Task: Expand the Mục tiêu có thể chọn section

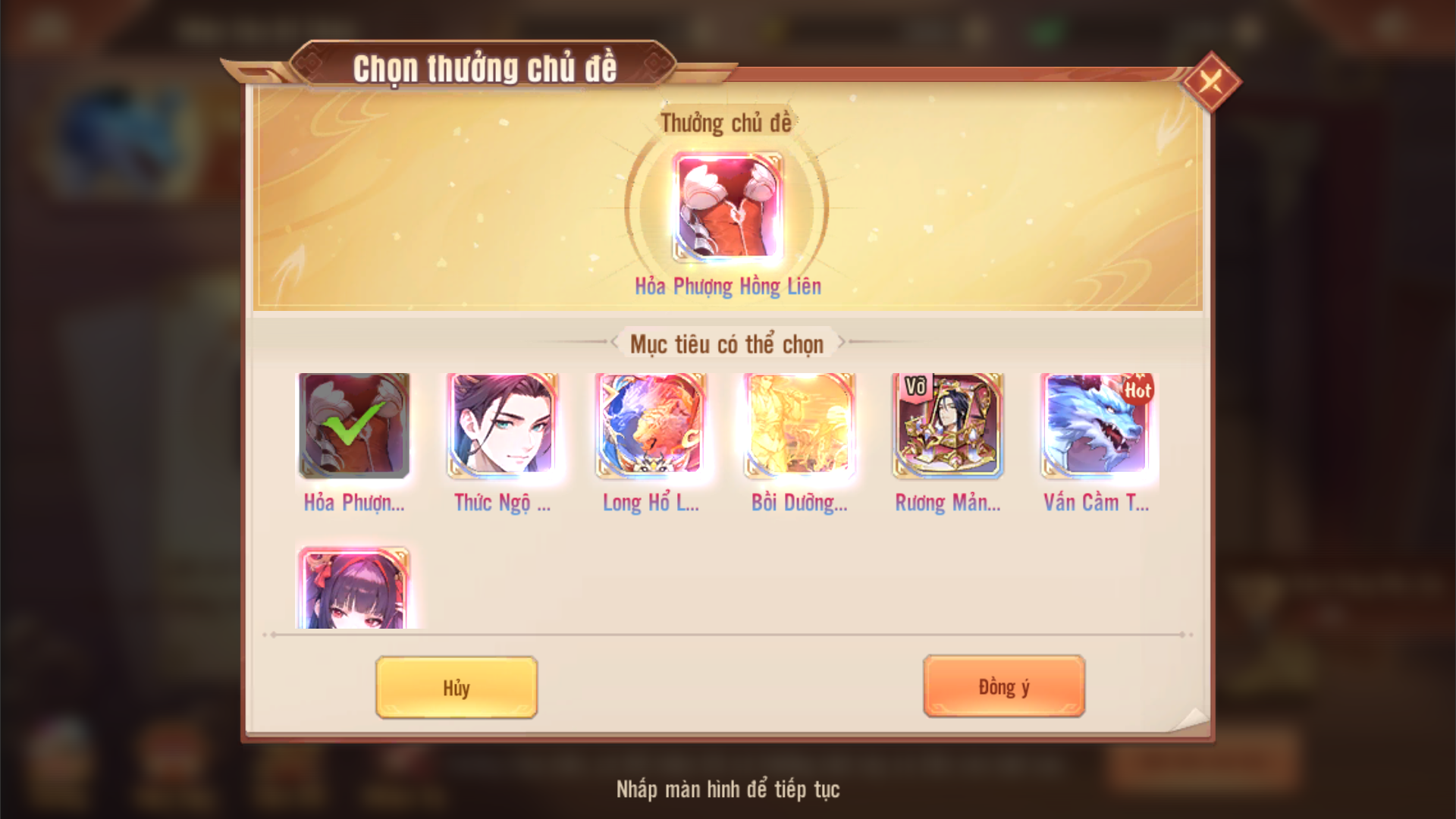Action: click(x=728, y=343)
